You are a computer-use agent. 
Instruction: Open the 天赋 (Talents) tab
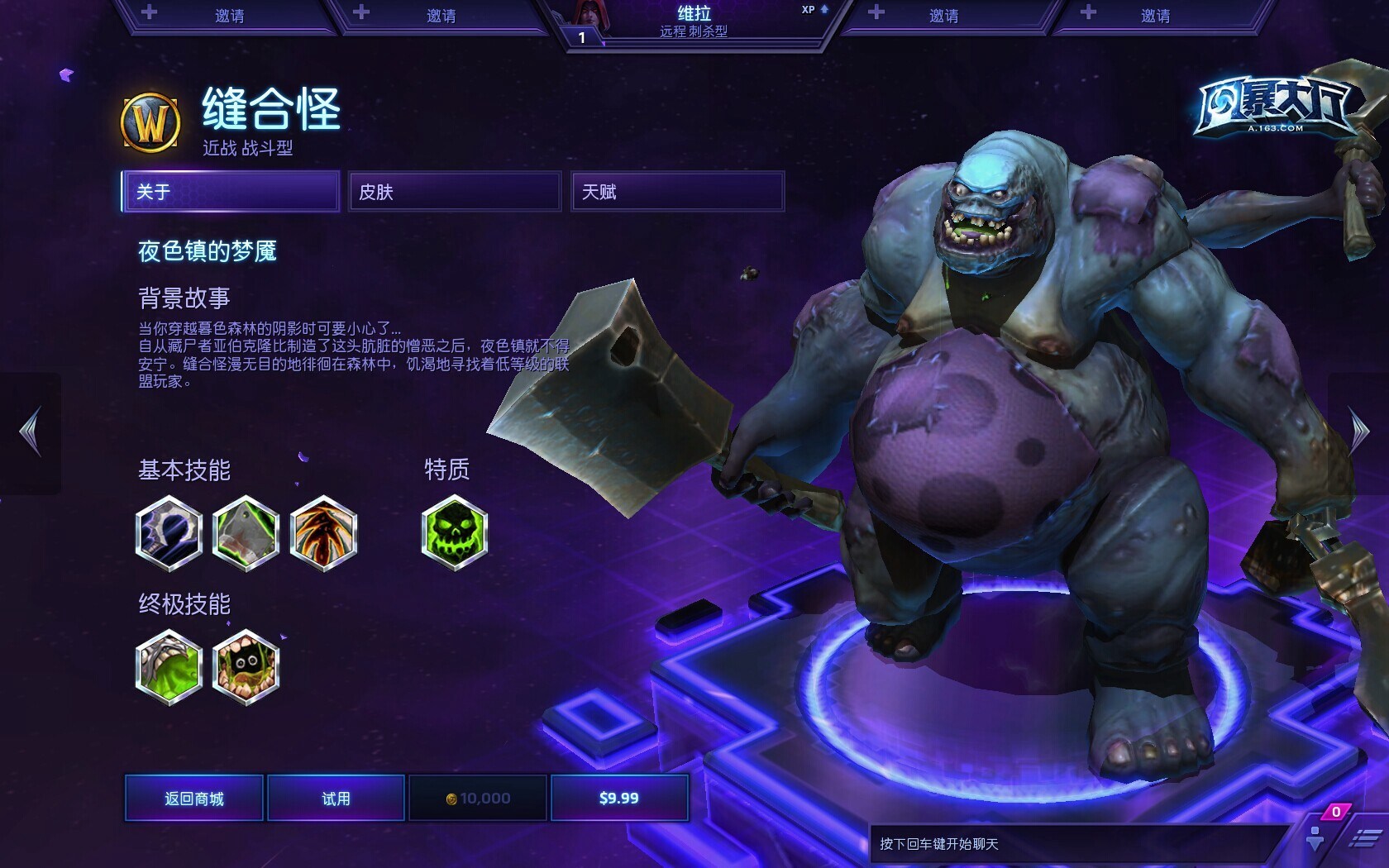[x=677, y=192]
